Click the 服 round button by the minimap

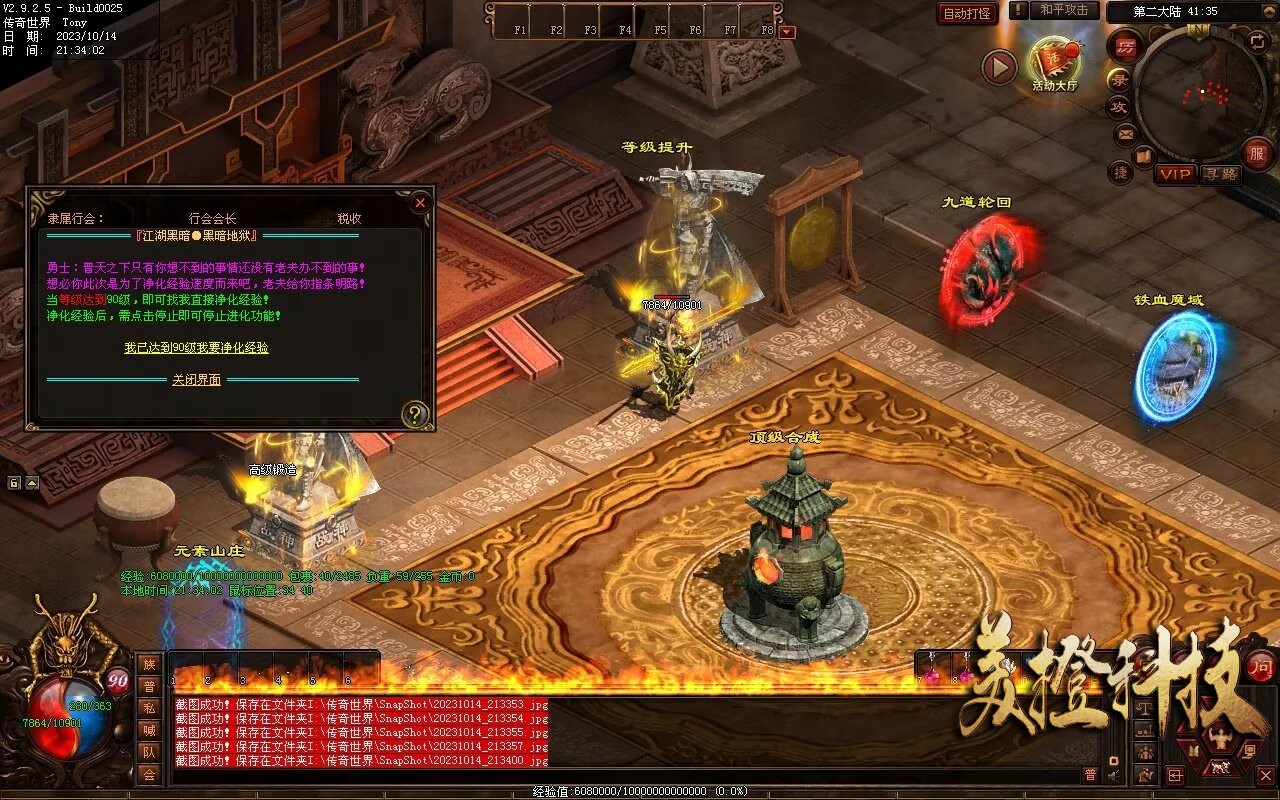pyautogui.click(x=1256, y=153)
